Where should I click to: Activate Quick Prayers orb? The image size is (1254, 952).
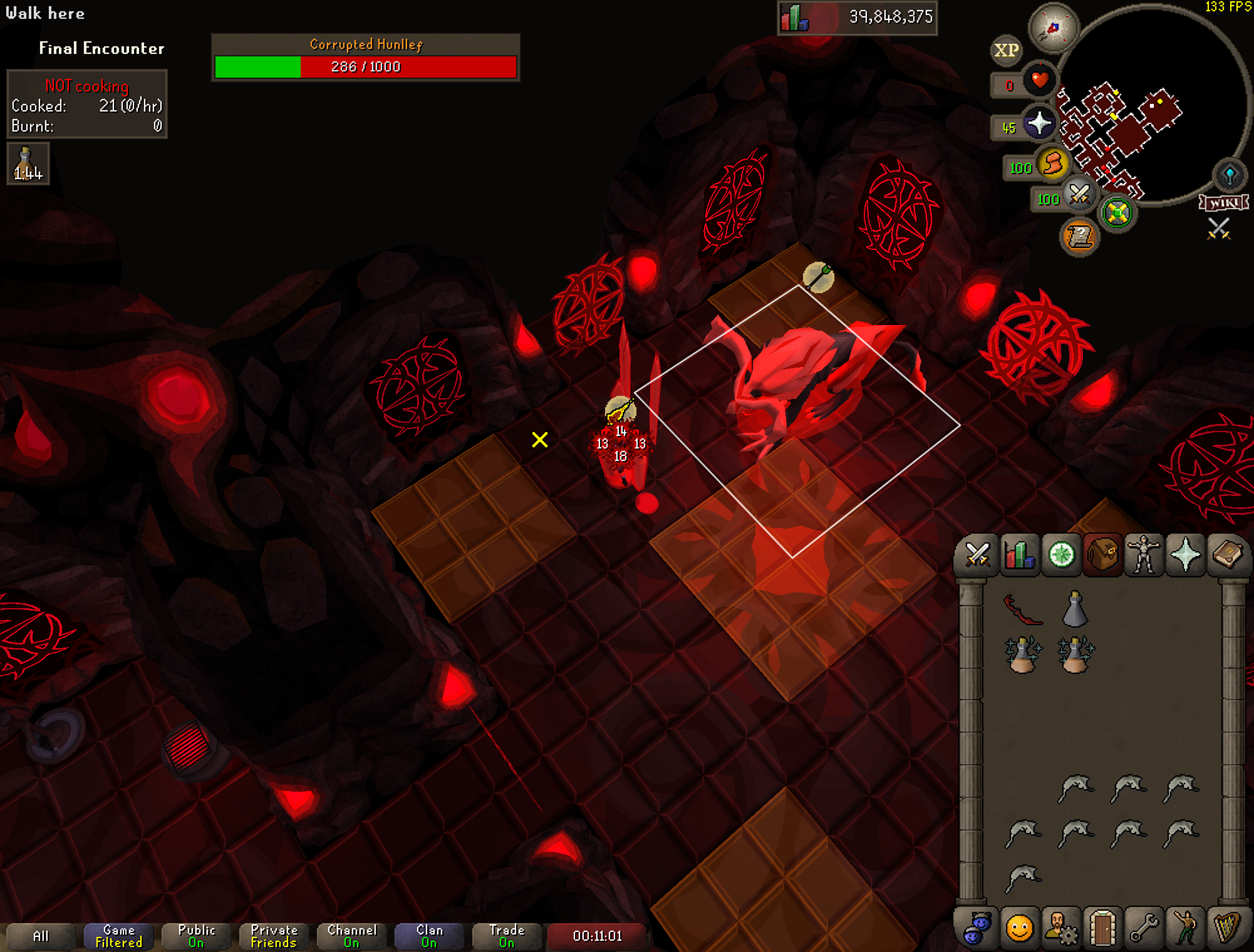[1039, 123]
